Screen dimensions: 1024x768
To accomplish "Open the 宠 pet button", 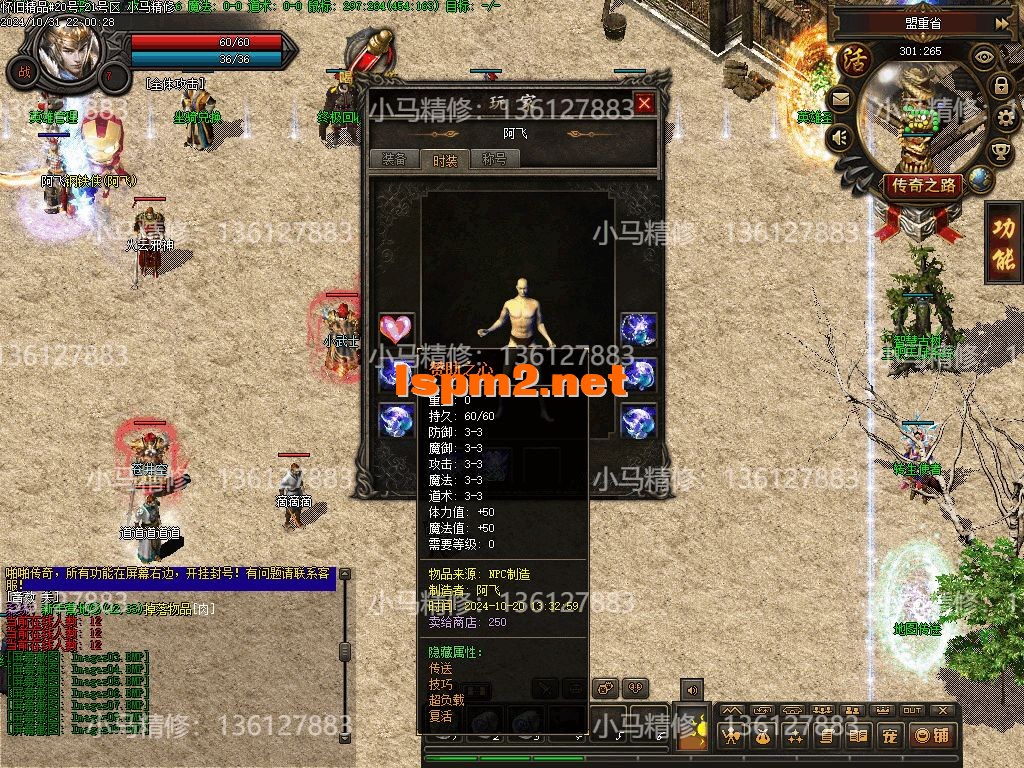I will tap(887, 738).
